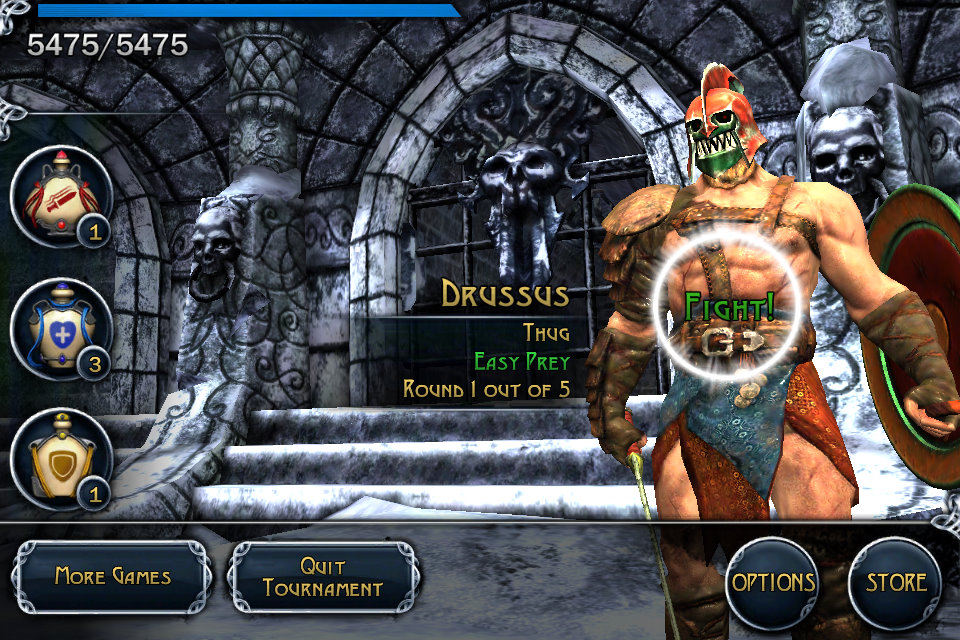Viewport: 960px width, 640px height.
Task: Open the Options menu
Action: coord(772,583)
